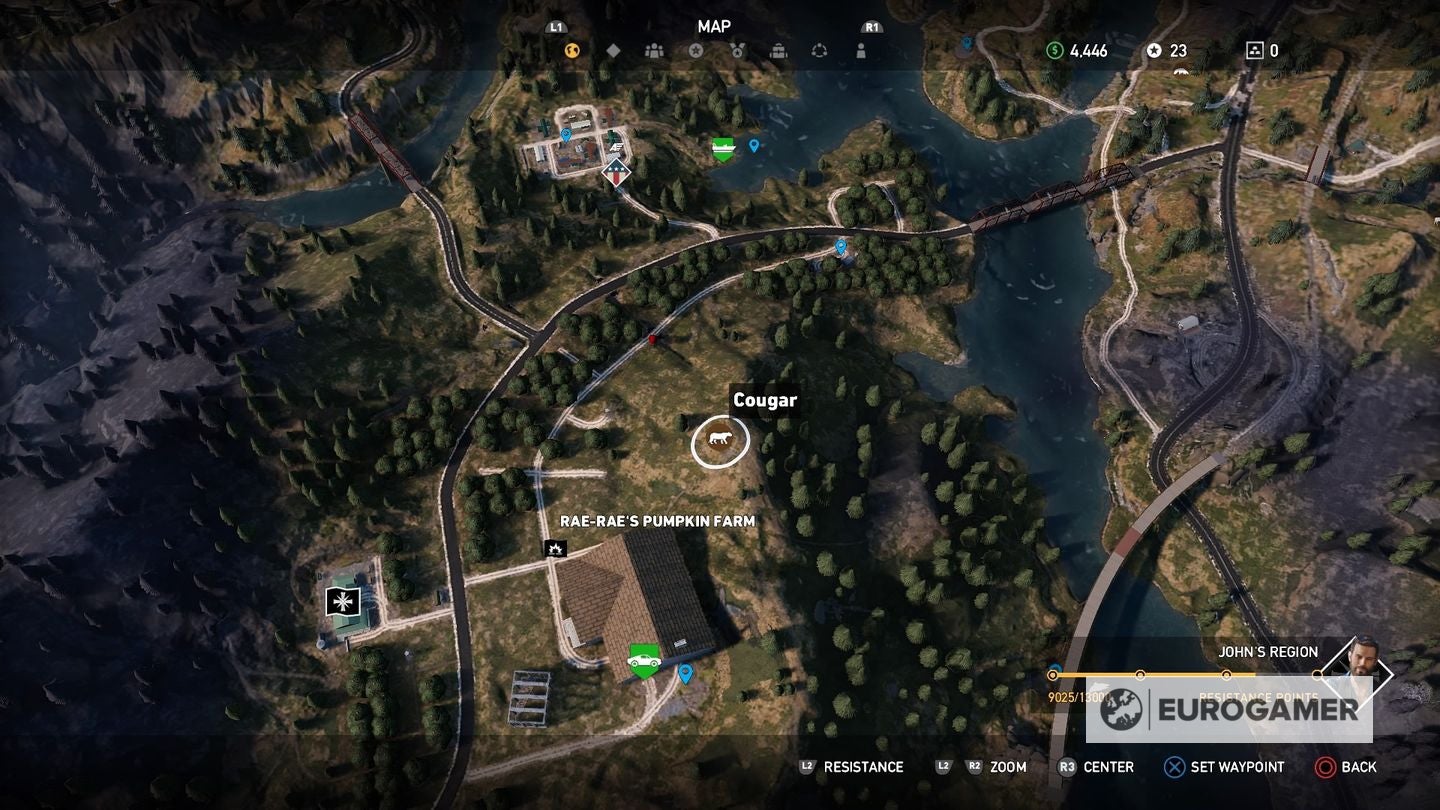Screen dimensions: 1440x810
Task: Open the Challenges medal icon in top bar
Action: click(x=735, y=50)
